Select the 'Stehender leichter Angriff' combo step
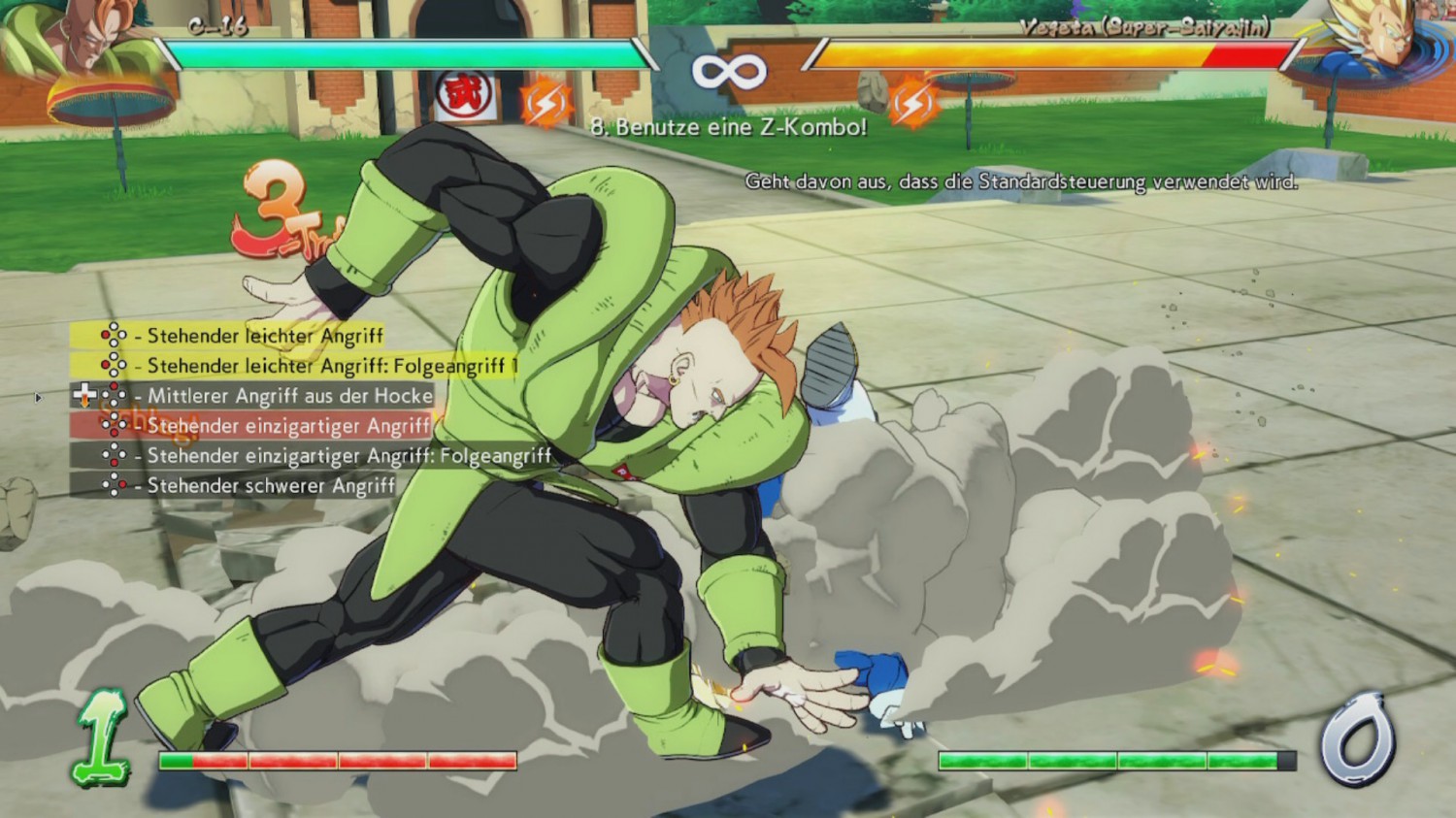This screenshot has width=1456, height=818. pyautogui.click(x=227, y=336)
